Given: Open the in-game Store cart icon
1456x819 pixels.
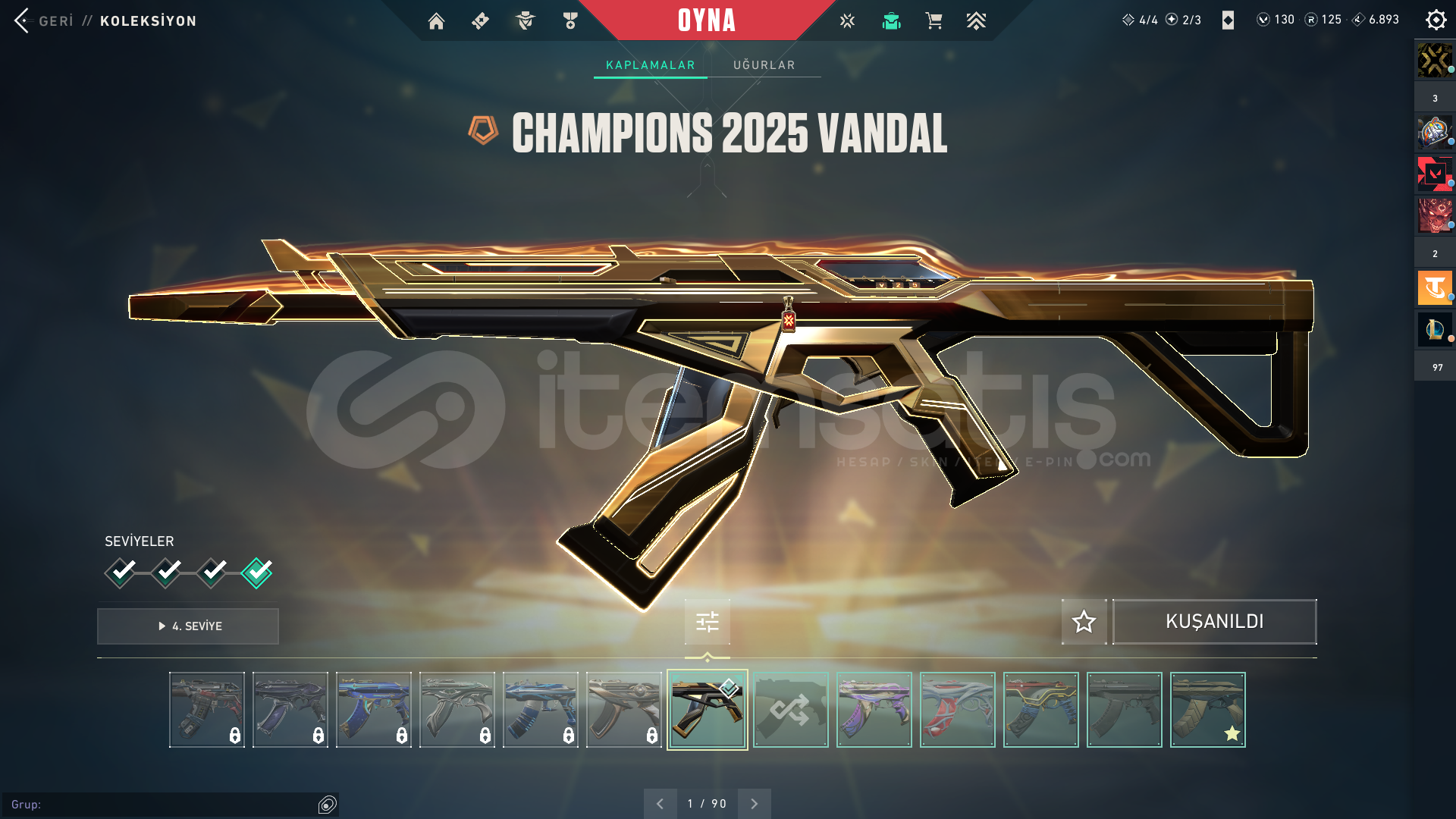Looking at the screenshot, I should (x=934, y=20).
